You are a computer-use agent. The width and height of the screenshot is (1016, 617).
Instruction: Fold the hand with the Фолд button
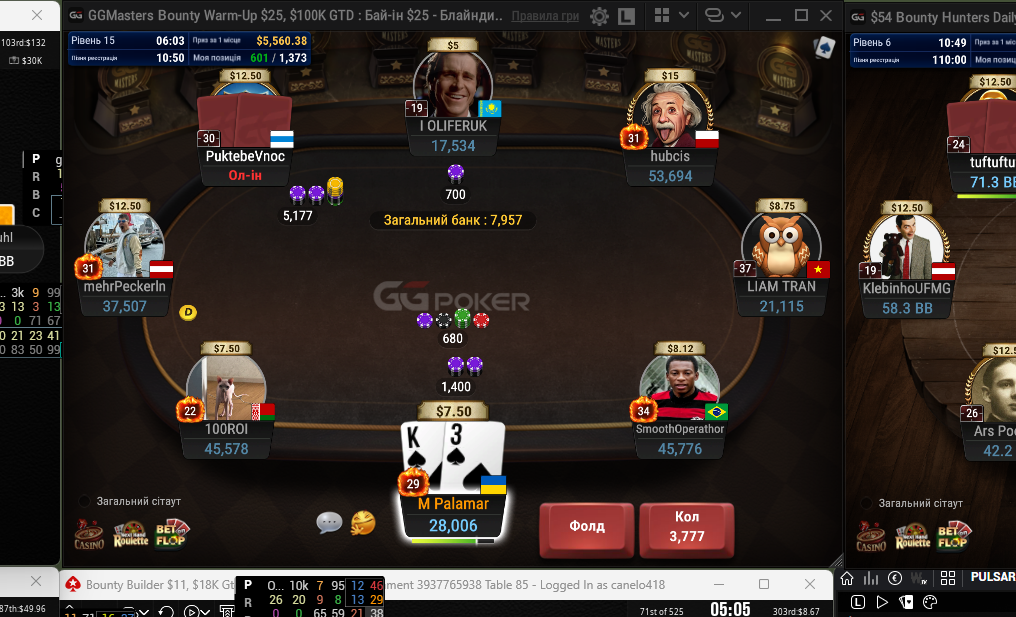click(586, 526)
